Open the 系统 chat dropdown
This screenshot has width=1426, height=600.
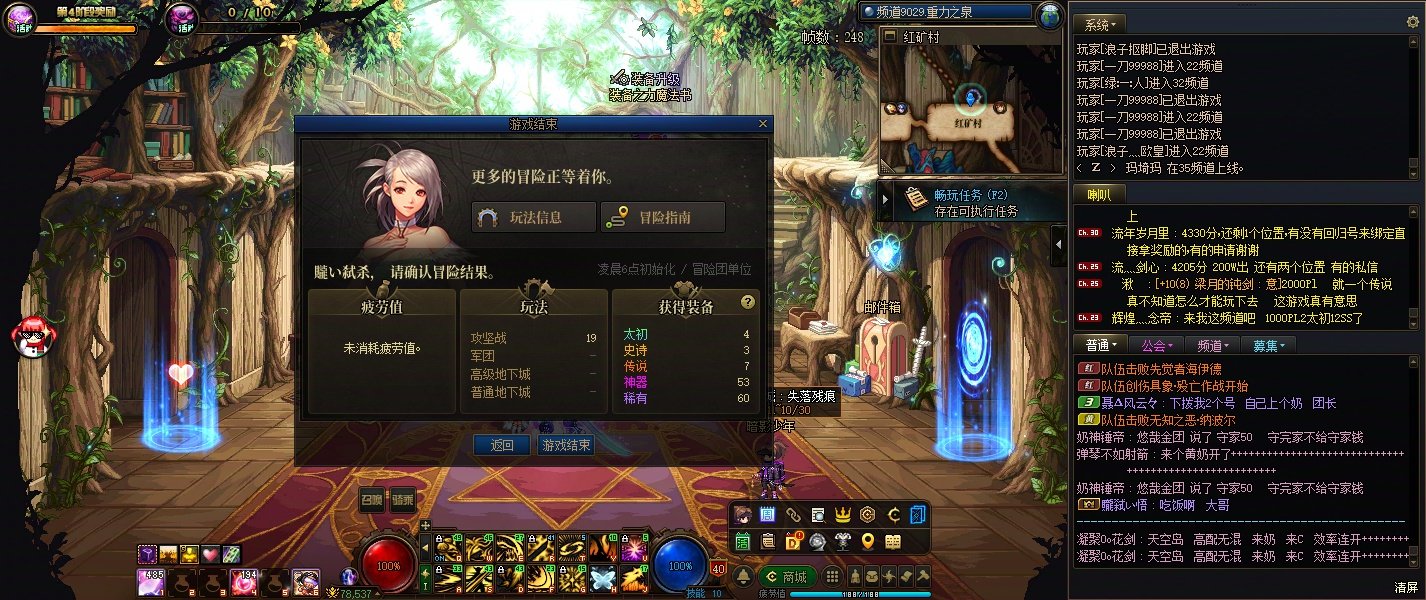click(1100, 24)
